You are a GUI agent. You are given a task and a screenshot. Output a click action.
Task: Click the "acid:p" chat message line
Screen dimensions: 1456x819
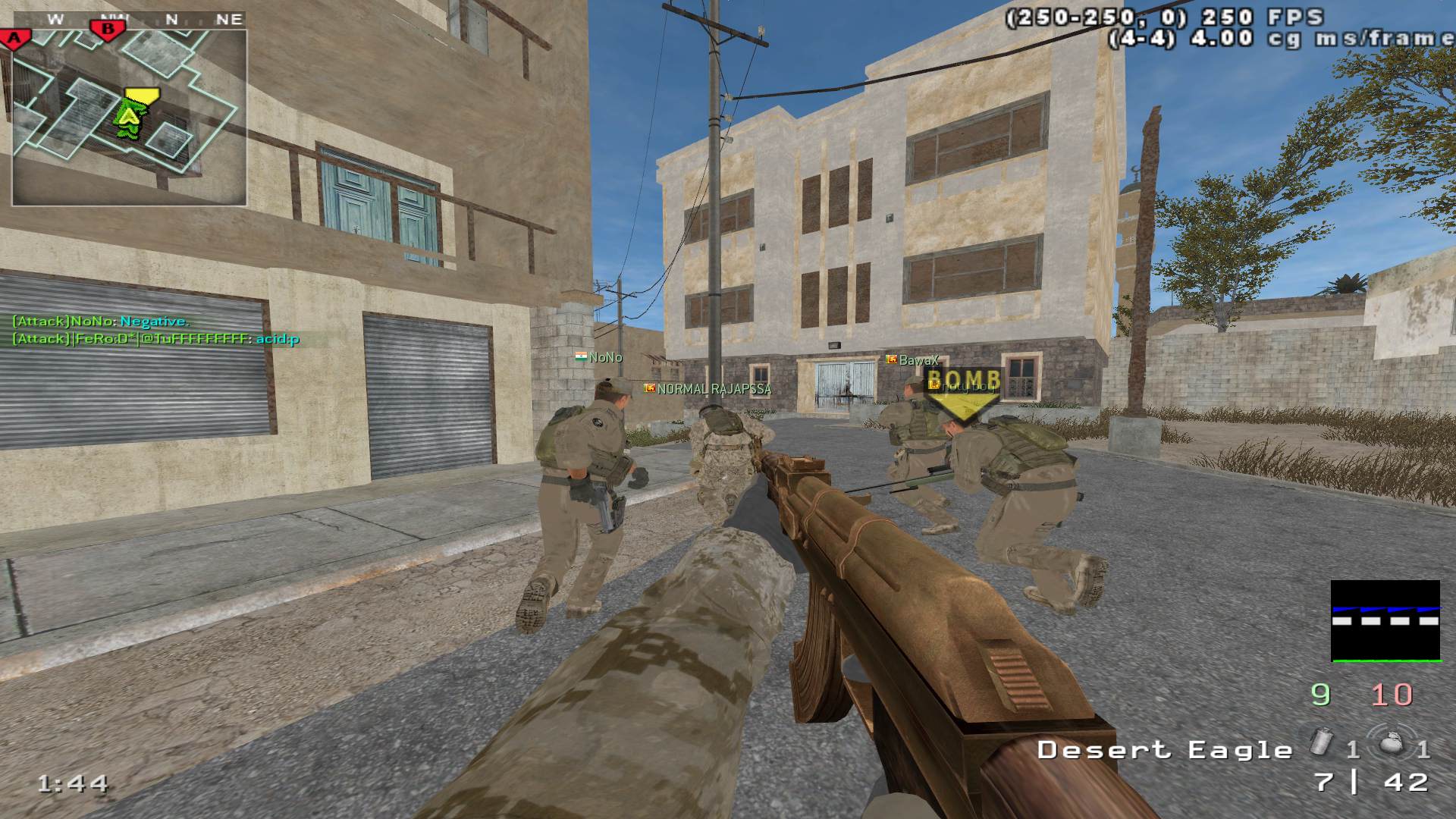coord(155,339)
